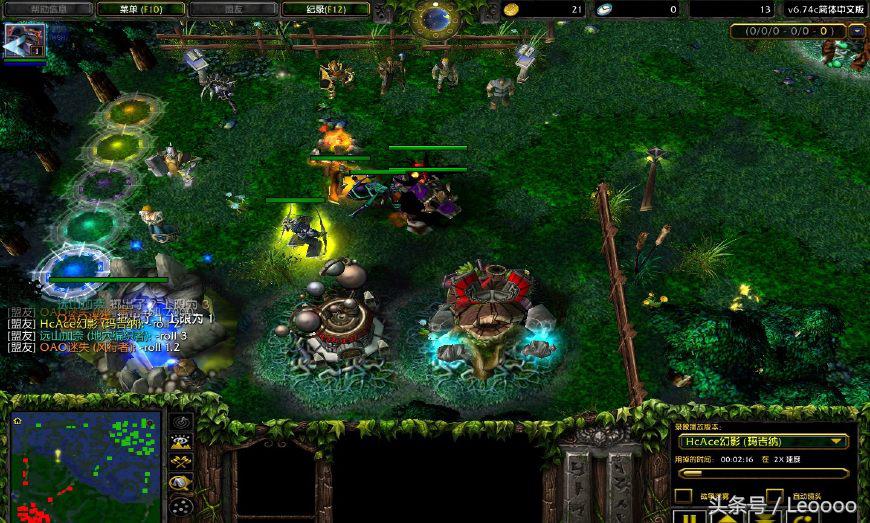This screenshot has height=523, width=870.
Task: Toggle minimap terrain display button
Action: pos(181,442)
